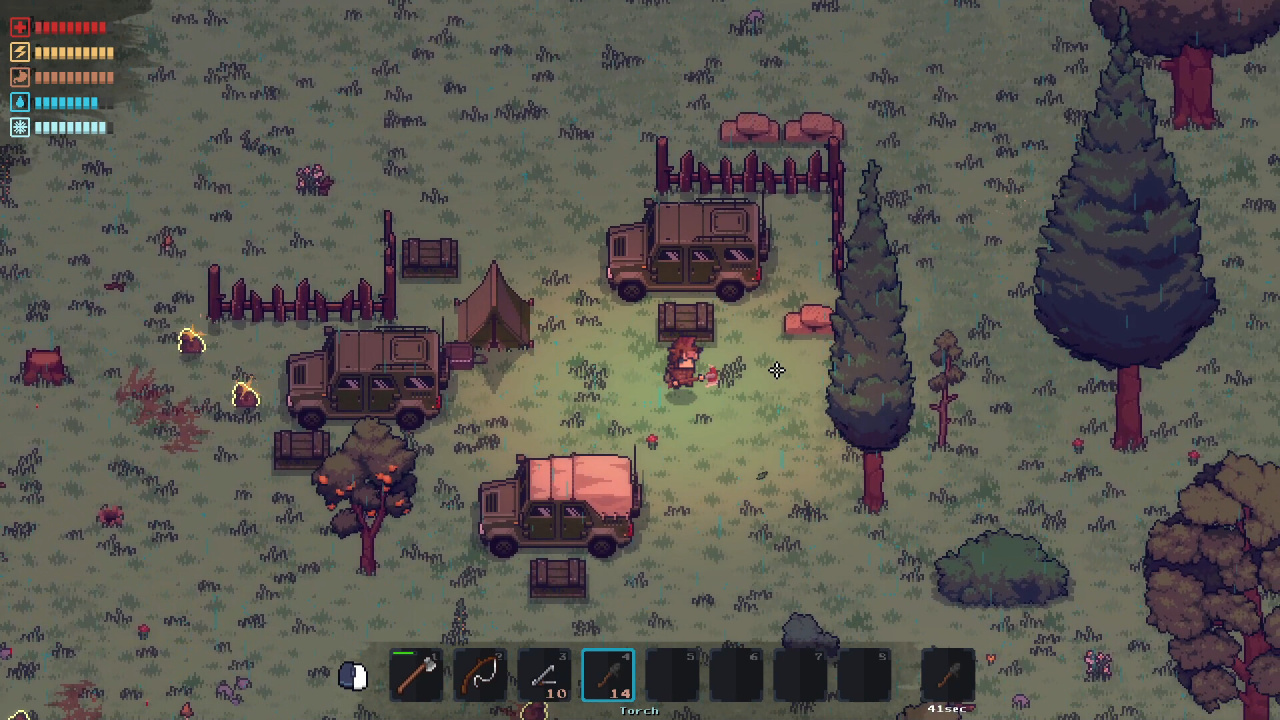Select empty hotbar slot number 8
Screen dimensions: 1280x720
coord(865,675)
